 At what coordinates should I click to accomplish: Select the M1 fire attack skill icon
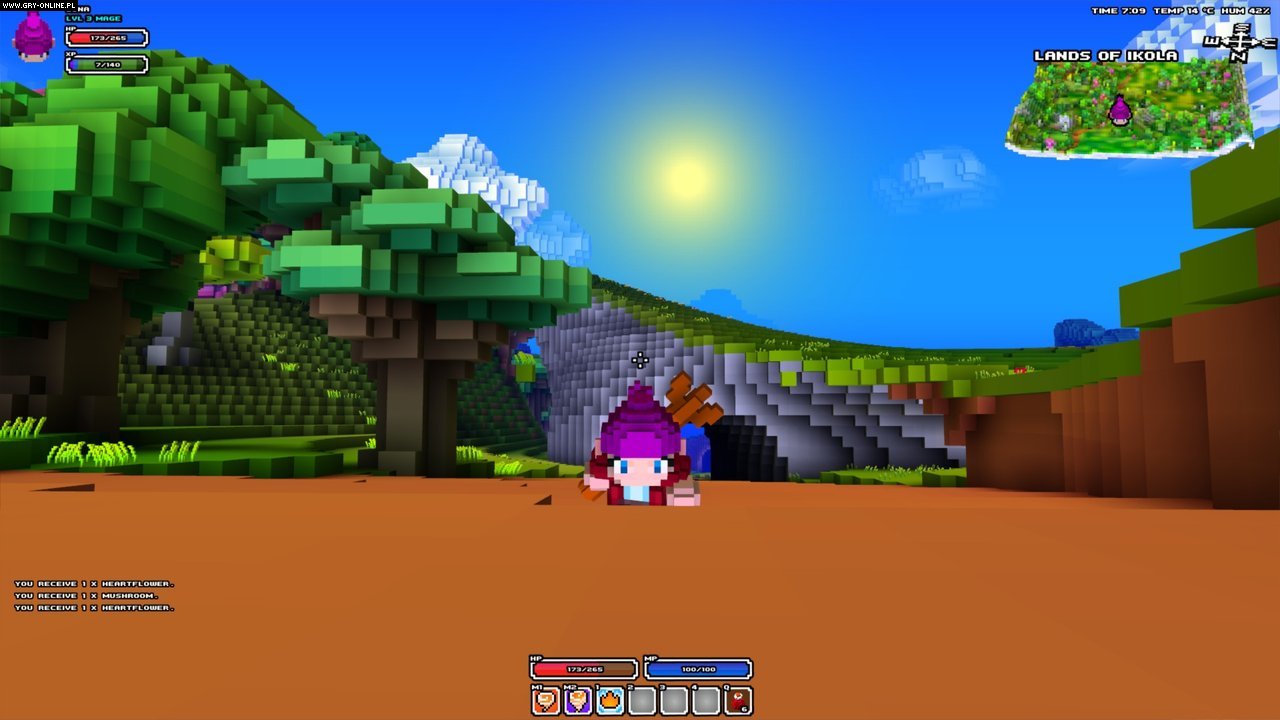click(x=545, y=700)
